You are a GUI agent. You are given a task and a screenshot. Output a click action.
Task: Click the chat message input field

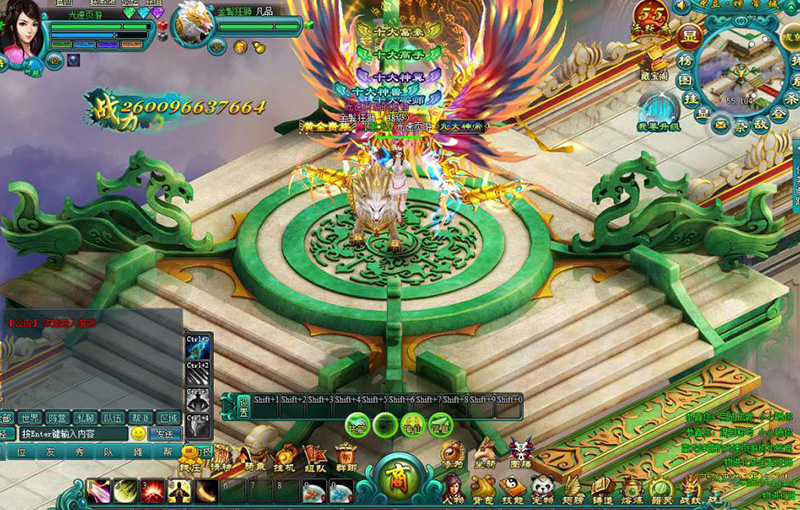[x=74, y=434]
